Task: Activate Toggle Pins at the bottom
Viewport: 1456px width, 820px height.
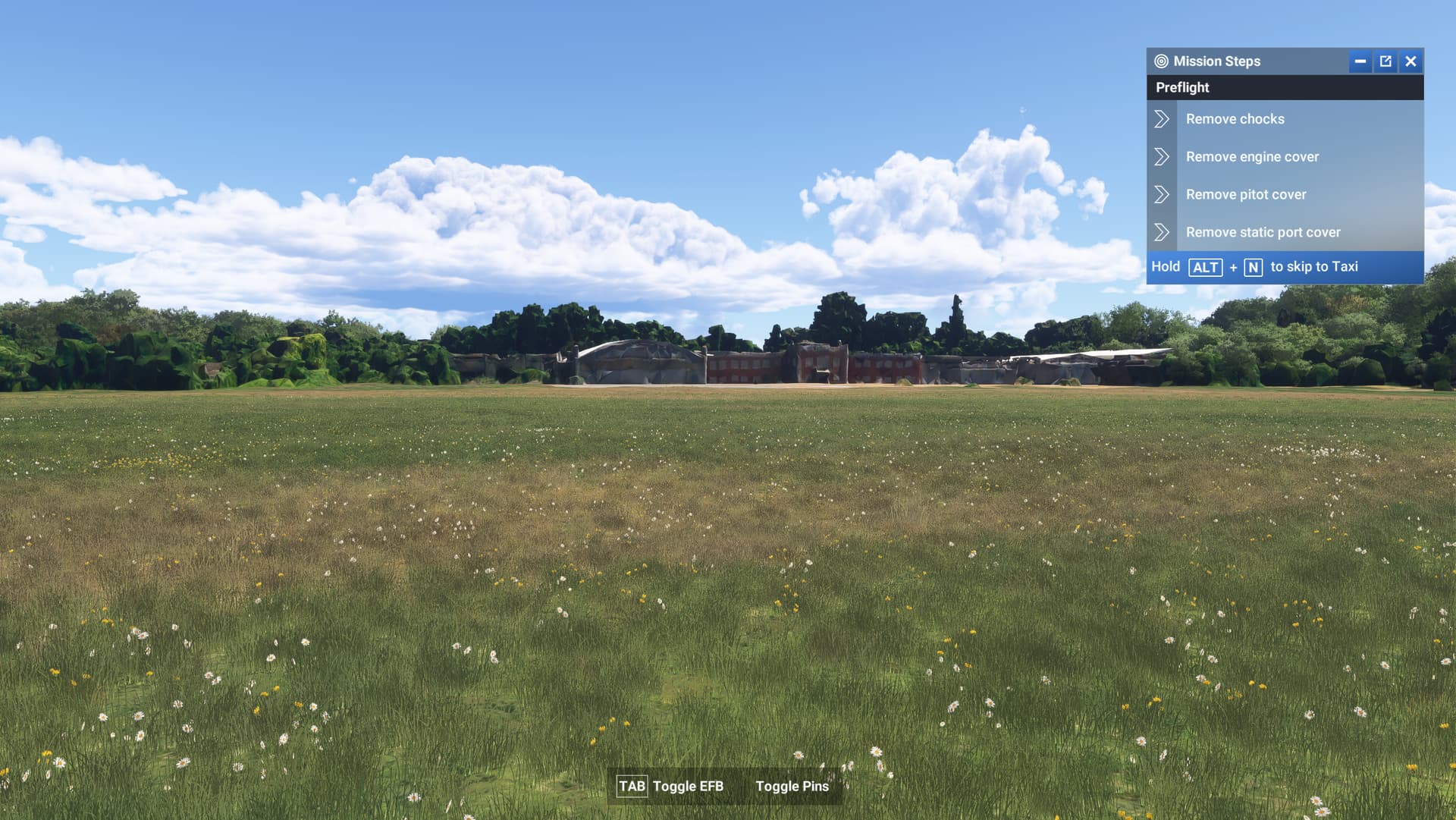Action: click(792, 787)
